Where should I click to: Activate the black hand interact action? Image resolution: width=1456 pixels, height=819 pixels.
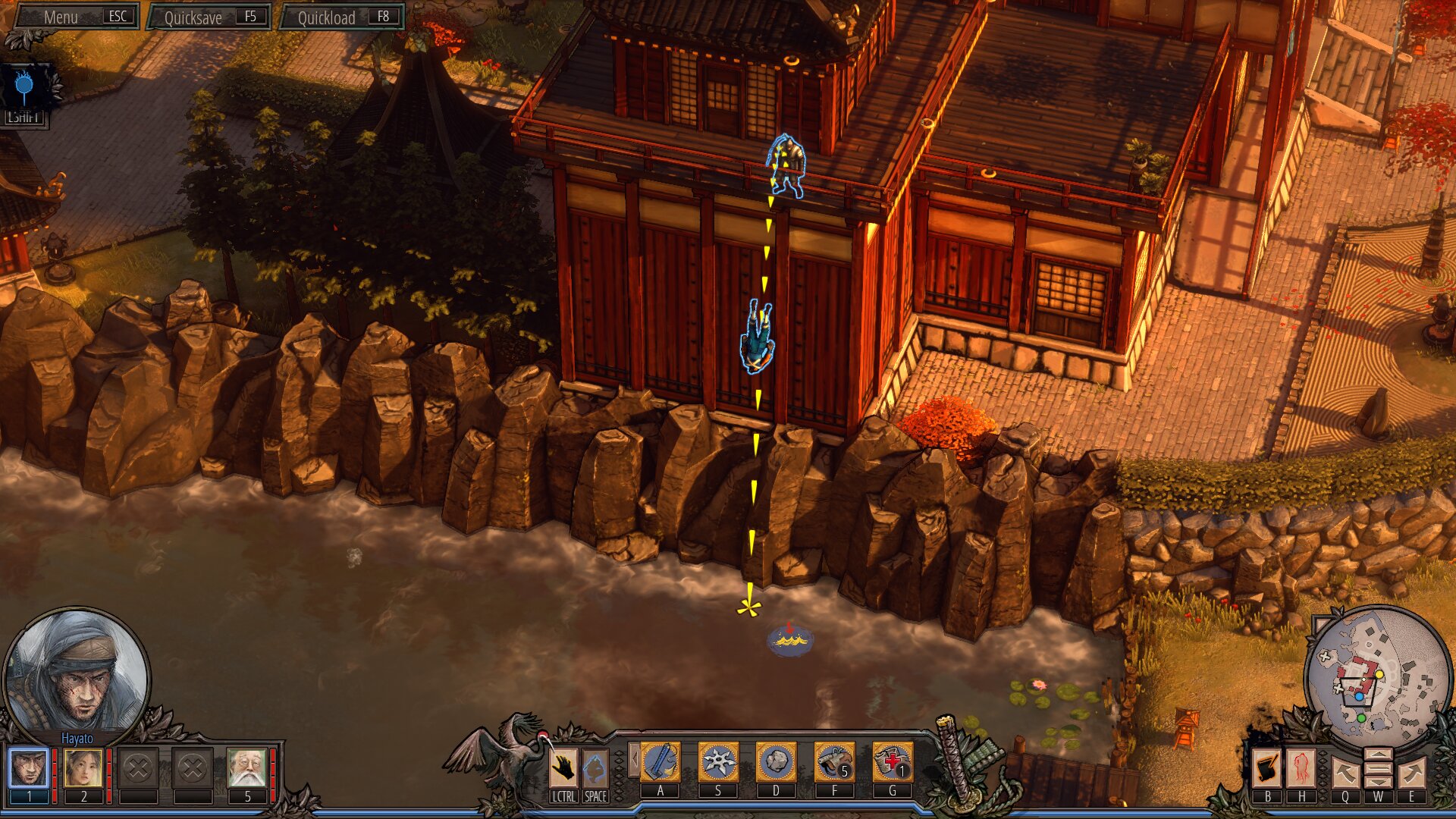(x=563, y=768)
